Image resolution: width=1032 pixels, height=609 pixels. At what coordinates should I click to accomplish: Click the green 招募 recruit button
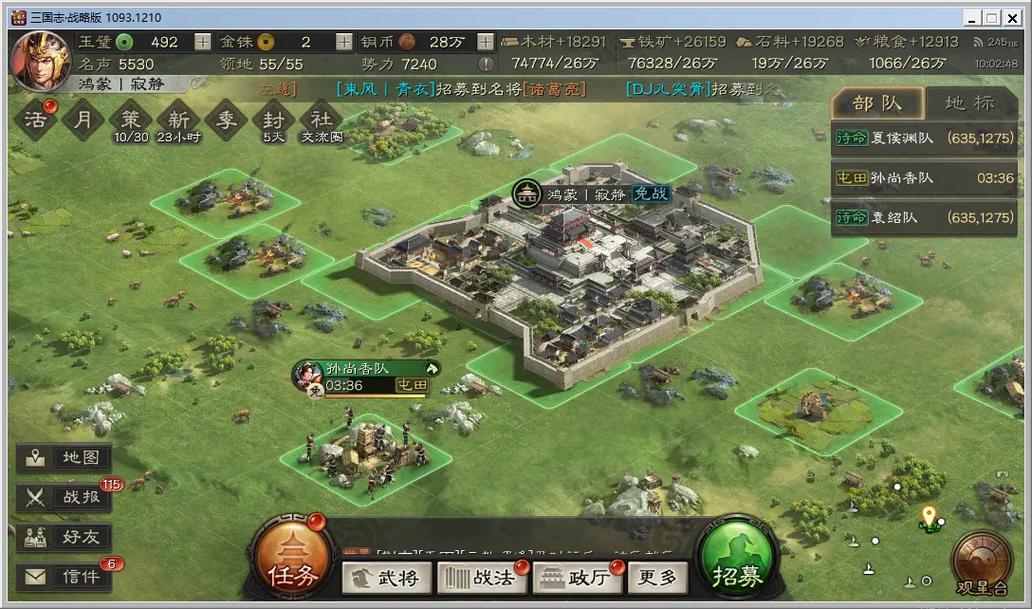[738, 562]
